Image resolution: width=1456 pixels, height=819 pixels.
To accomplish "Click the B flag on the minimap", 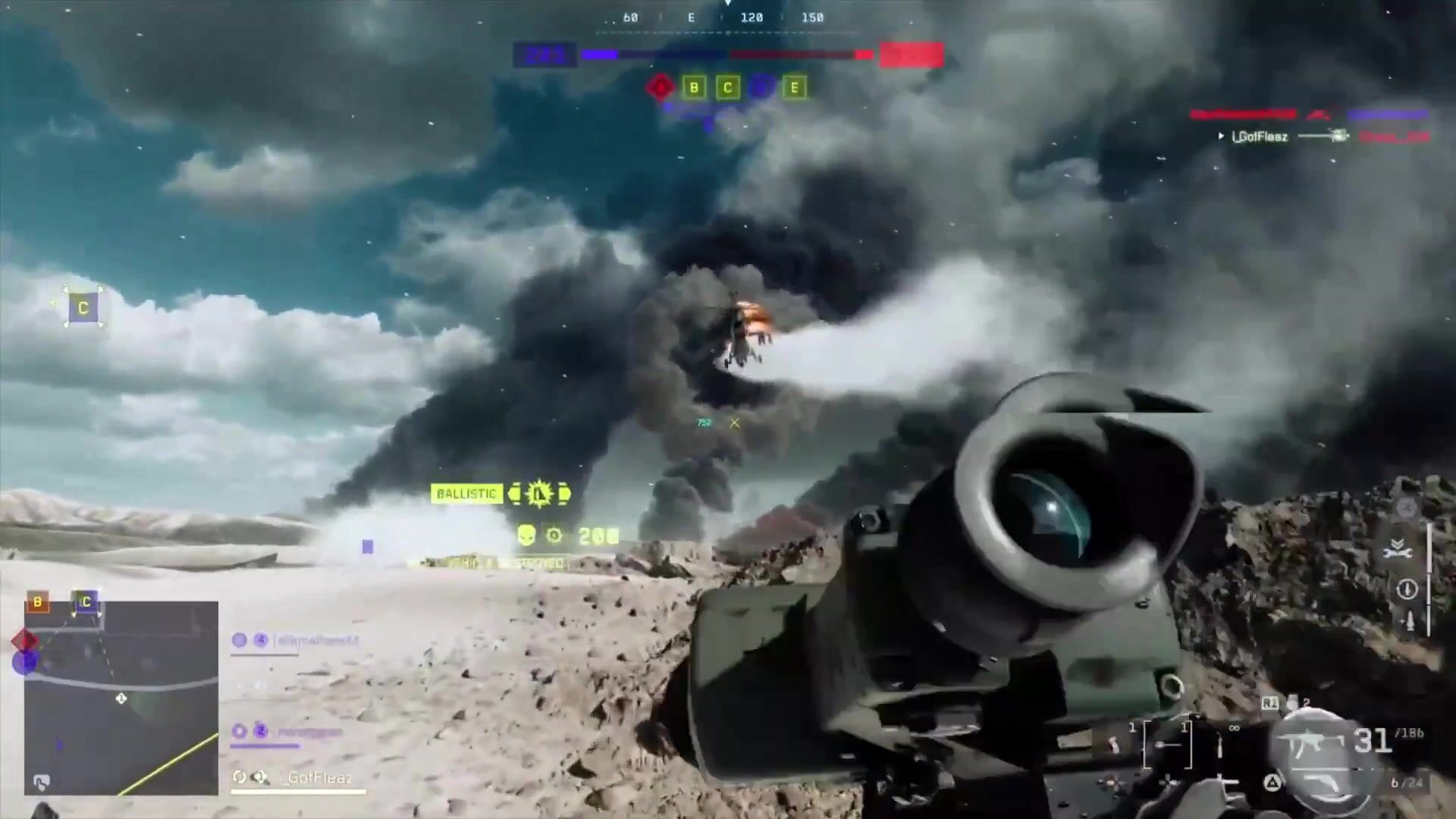I will 38,602.
